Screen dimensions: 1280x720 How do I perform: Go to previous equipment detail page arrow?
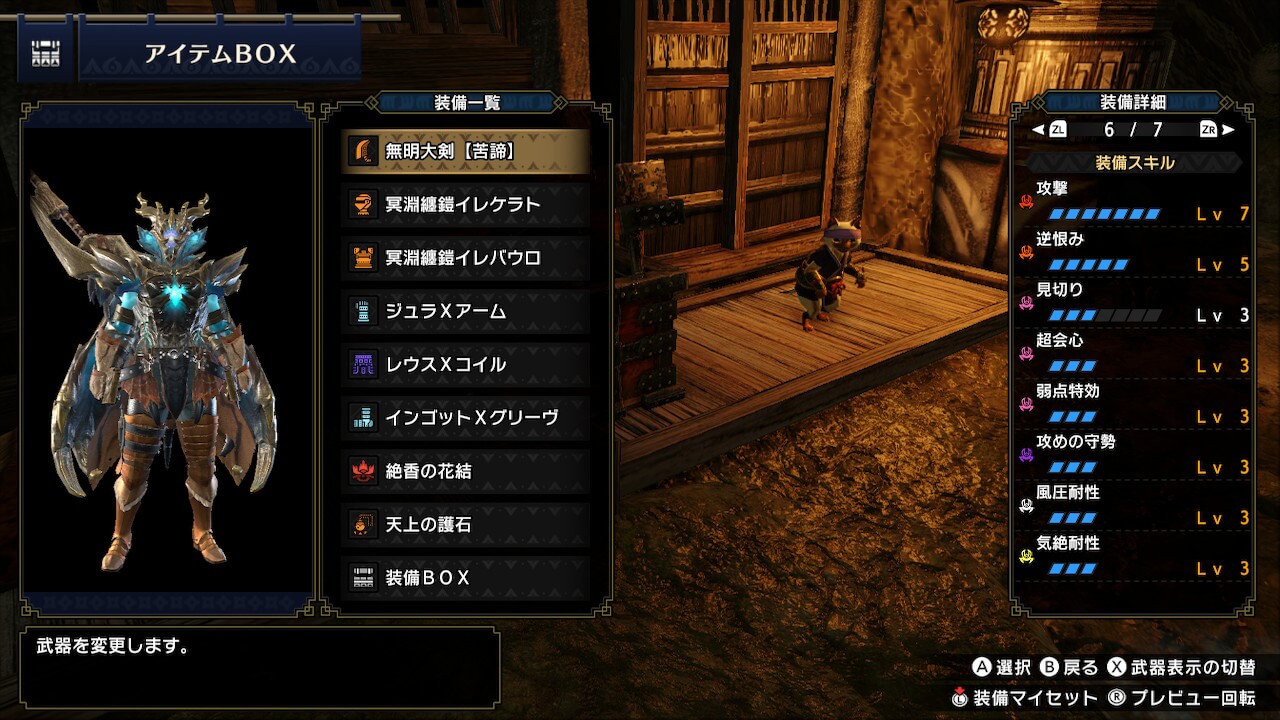click(1038, 130)
